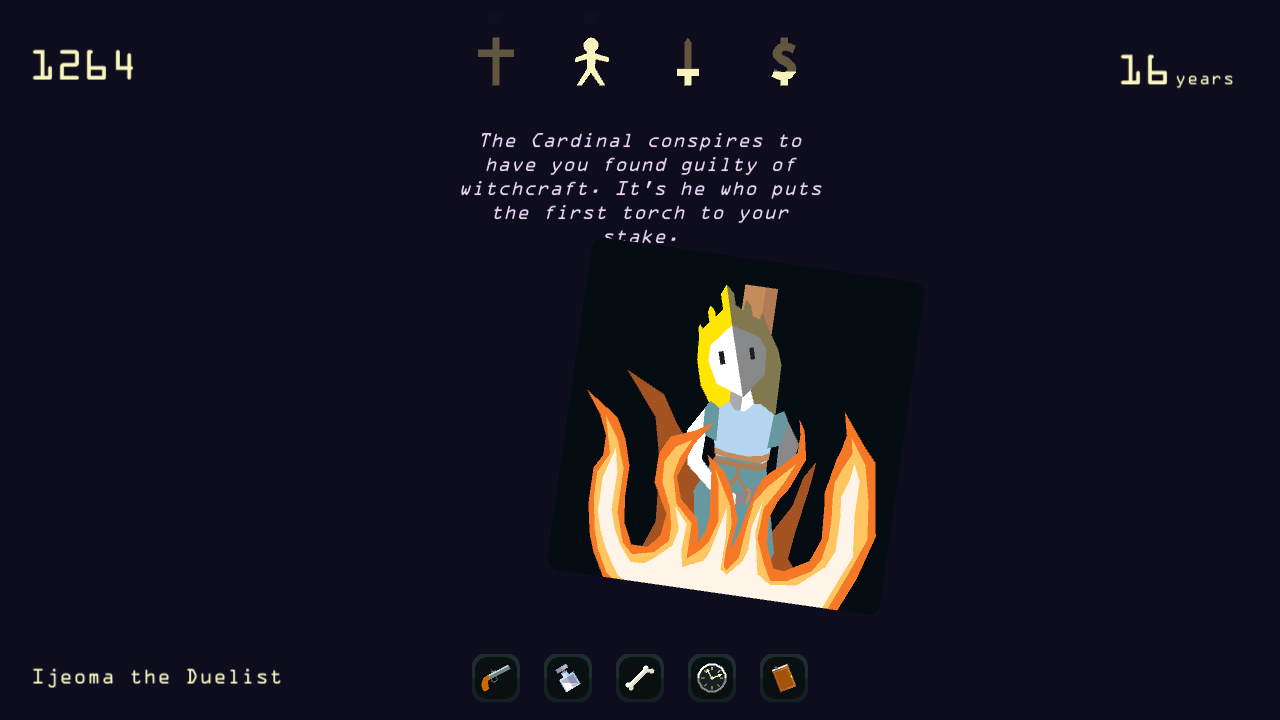The image size is (1280, 720).
Task: Click the 16 years reign duration counter
Action: pos(1143,70)
